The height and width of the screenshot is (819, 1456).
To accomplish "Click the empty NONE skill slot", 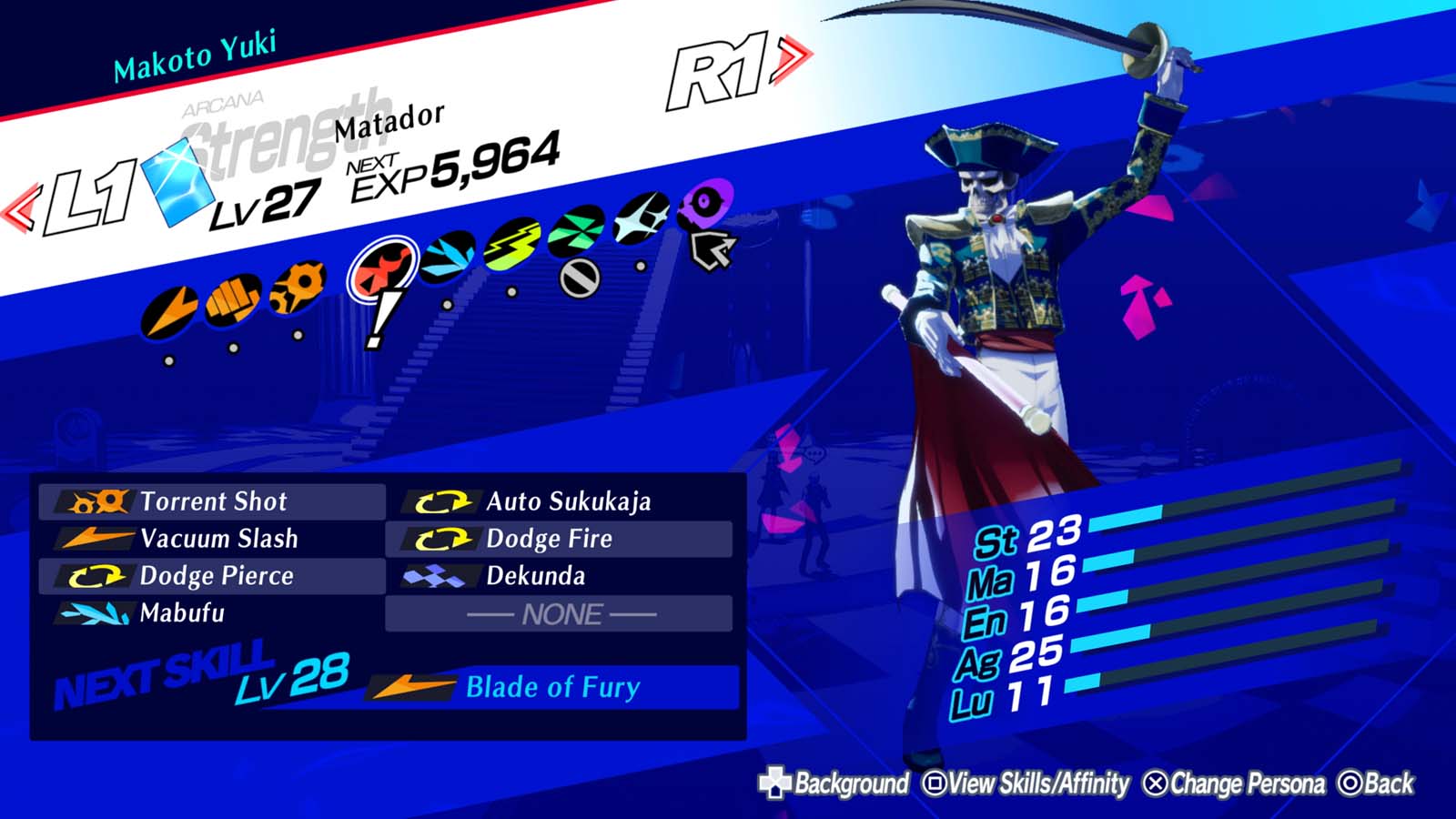I will [x=560, y=613].
